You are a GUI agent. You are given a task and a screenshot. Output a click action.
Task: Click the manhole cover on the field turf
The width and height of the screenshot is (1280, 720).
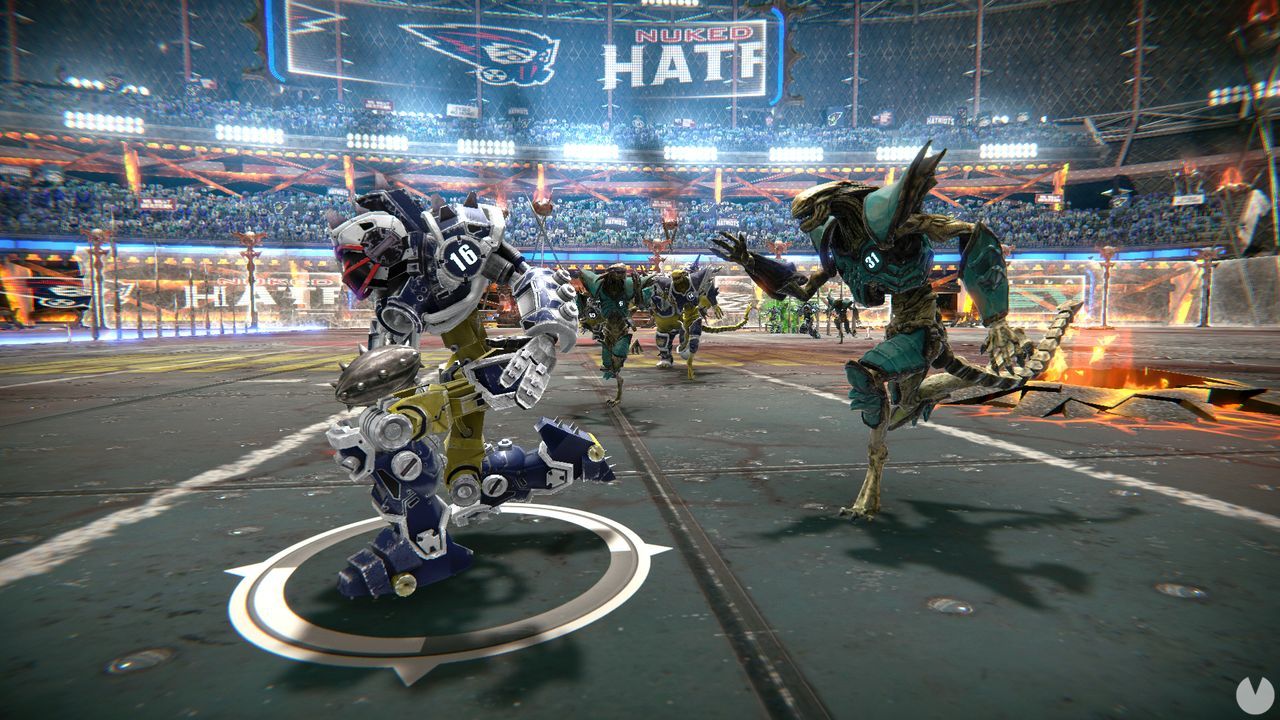[x=950, y=605]
